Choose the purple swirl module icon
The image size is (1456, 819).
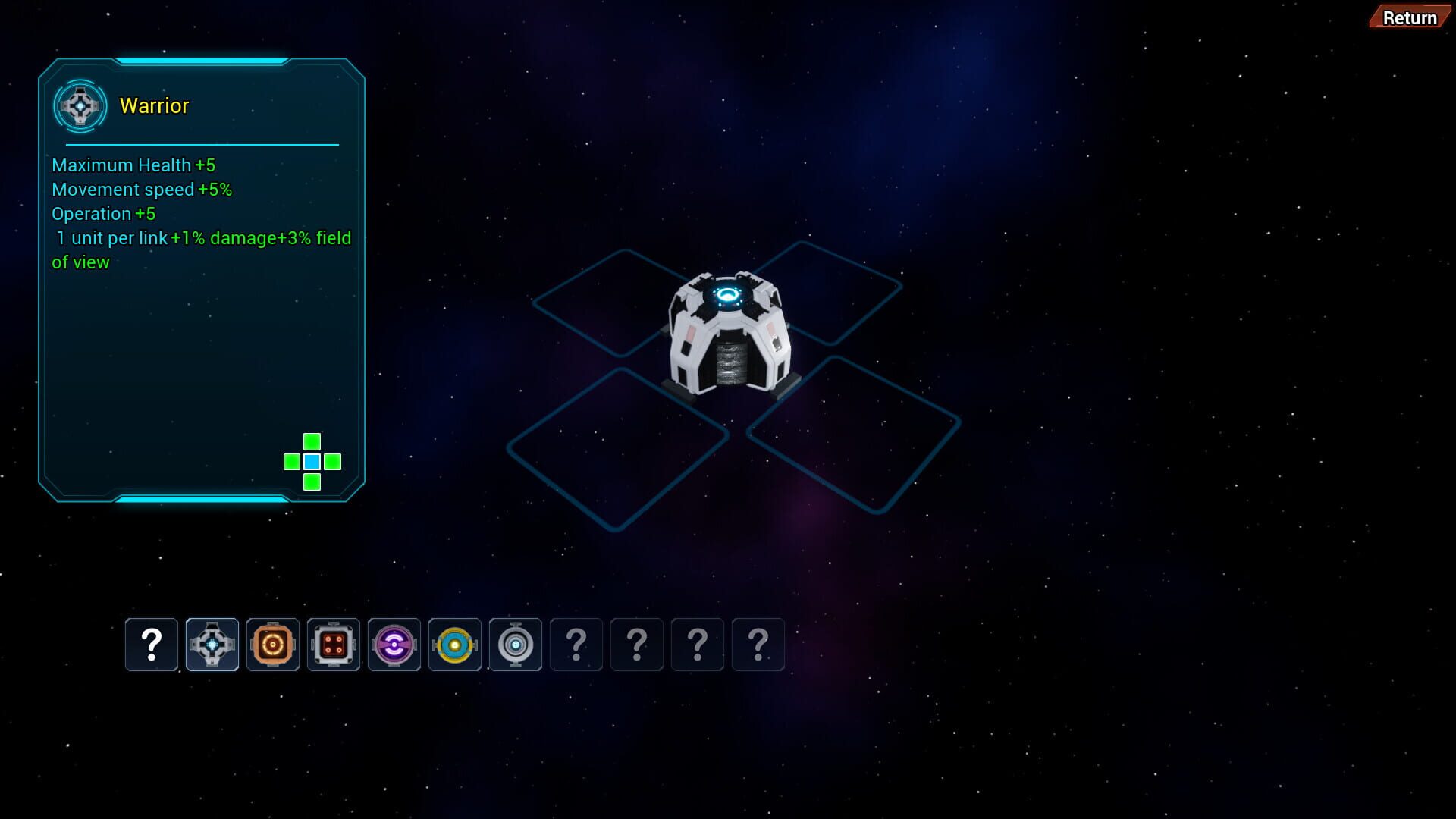pos(394,645)
